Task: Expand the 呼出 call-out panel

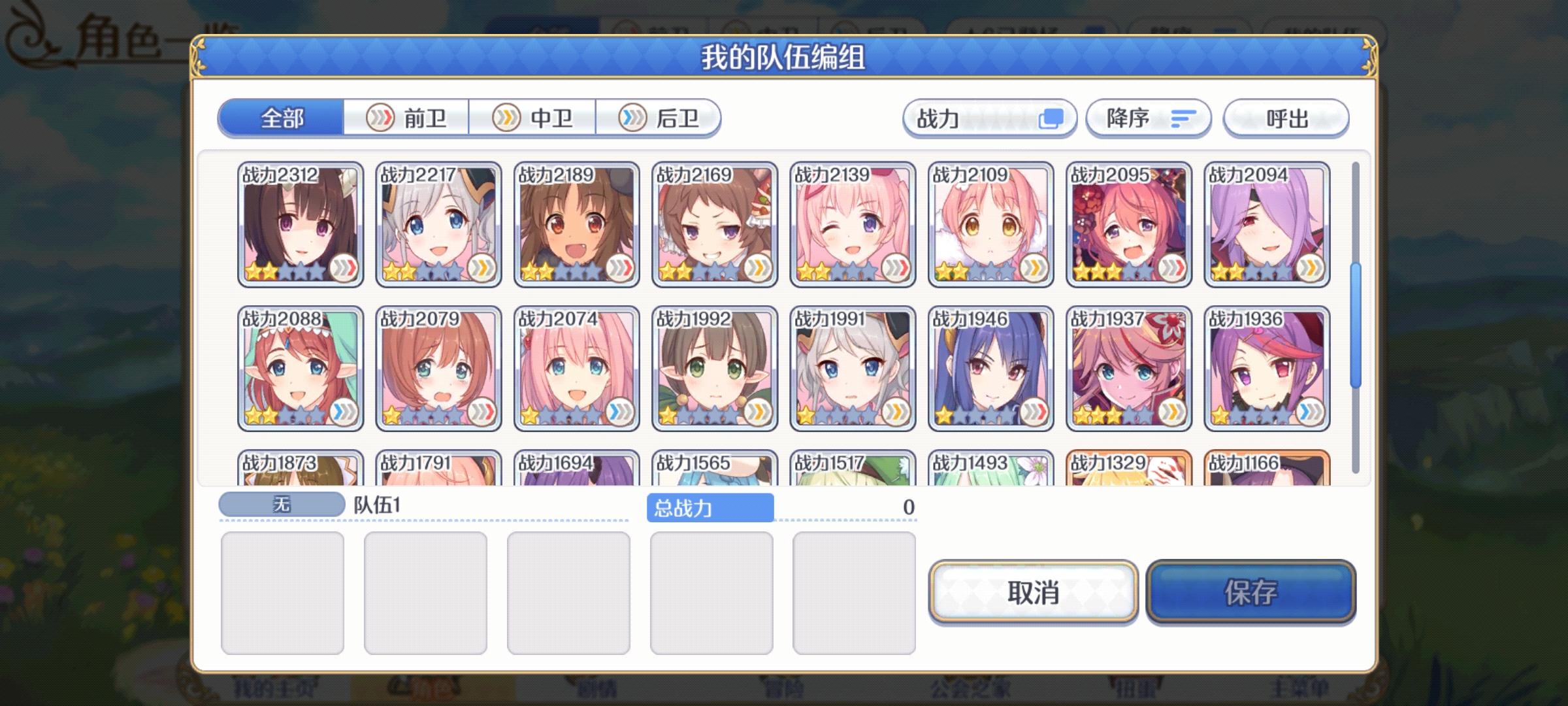Action: tap(1285, 118)
